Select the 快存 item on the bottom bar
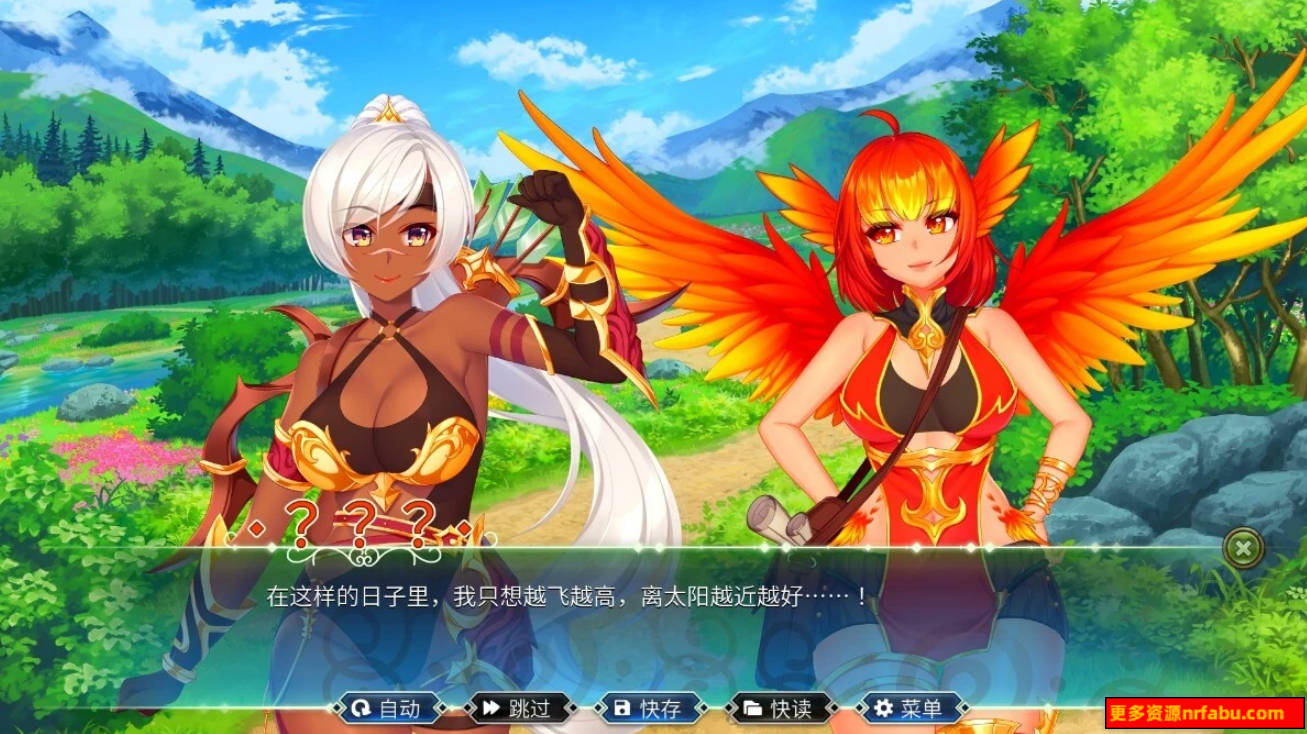Image resolution: width=1307 pixels, height=734 pixels. click(x=648, y=708)
